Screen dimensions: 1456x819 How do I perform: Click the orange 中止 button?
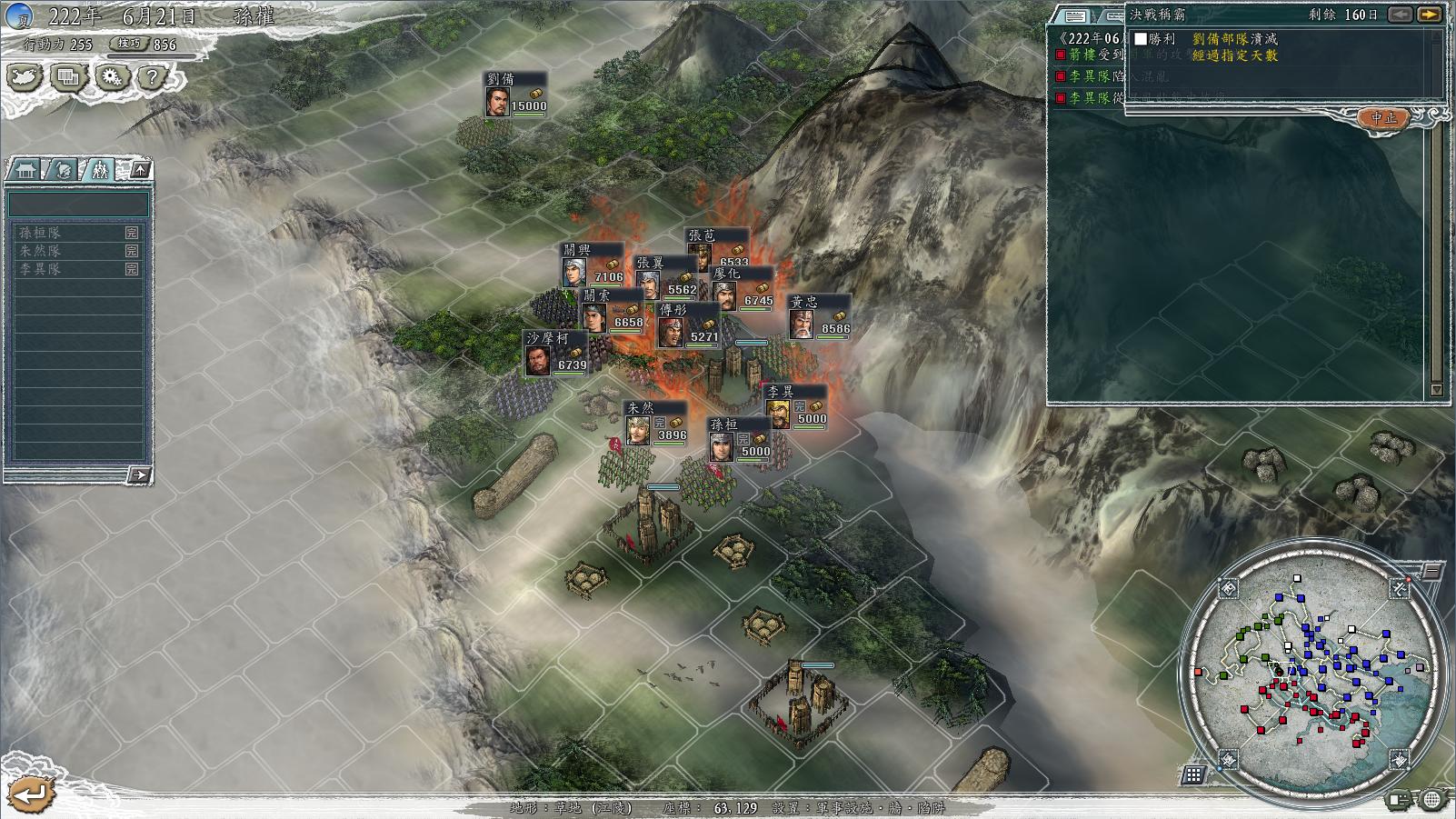click(1384, 118)
